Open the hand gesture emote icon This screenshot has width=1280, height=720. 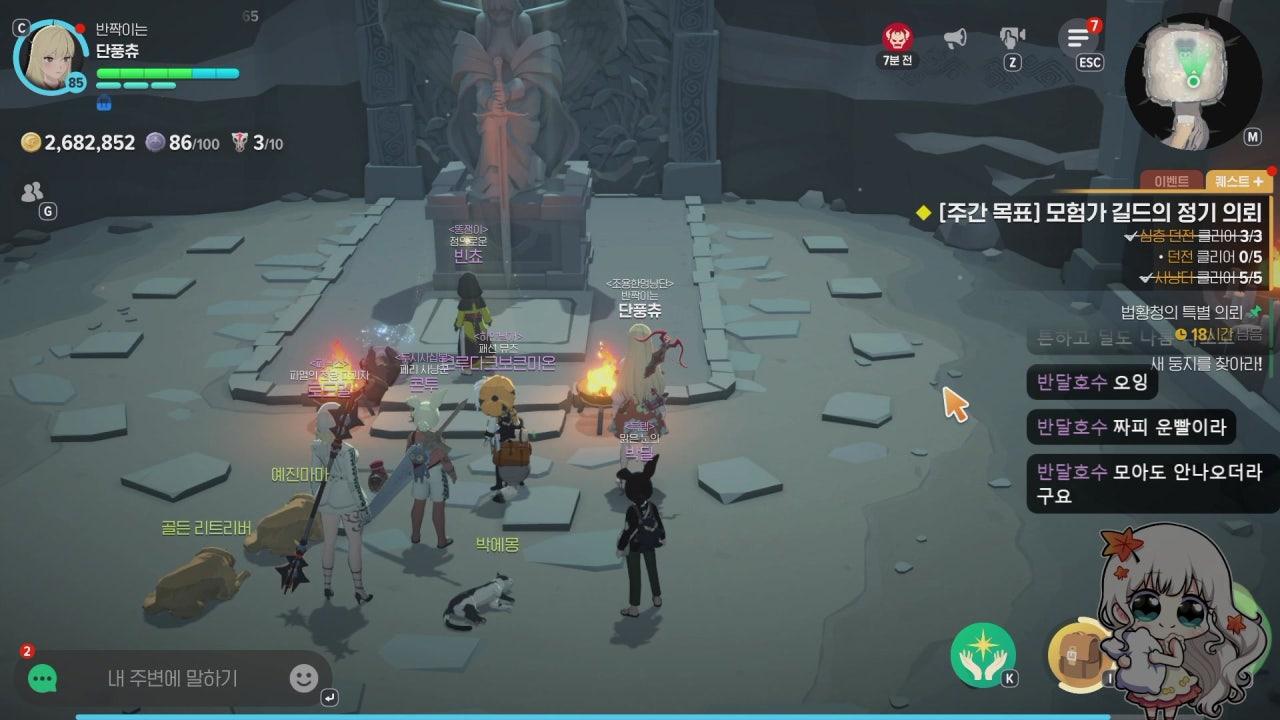click(1012, 38)
